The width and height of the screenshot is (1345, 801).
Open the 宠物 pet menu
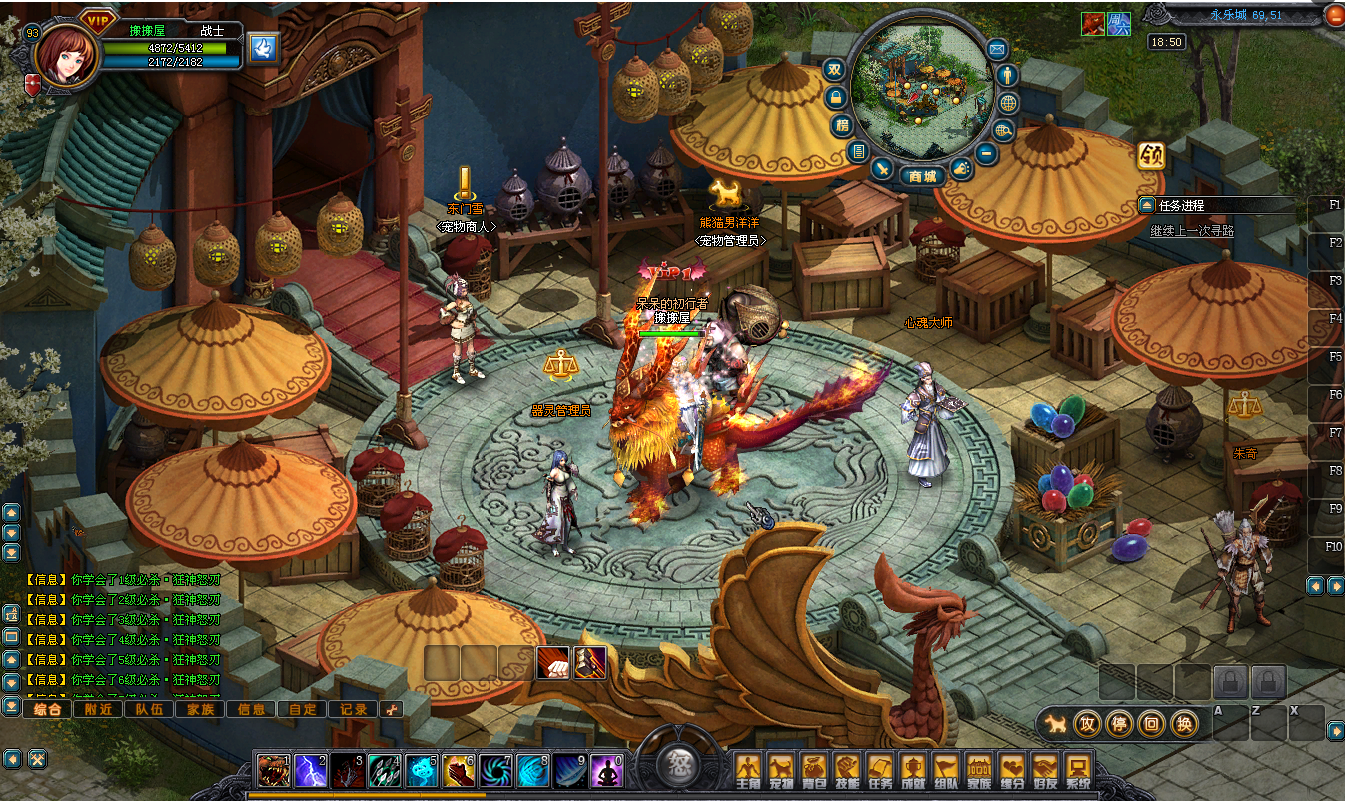[781, 768]
